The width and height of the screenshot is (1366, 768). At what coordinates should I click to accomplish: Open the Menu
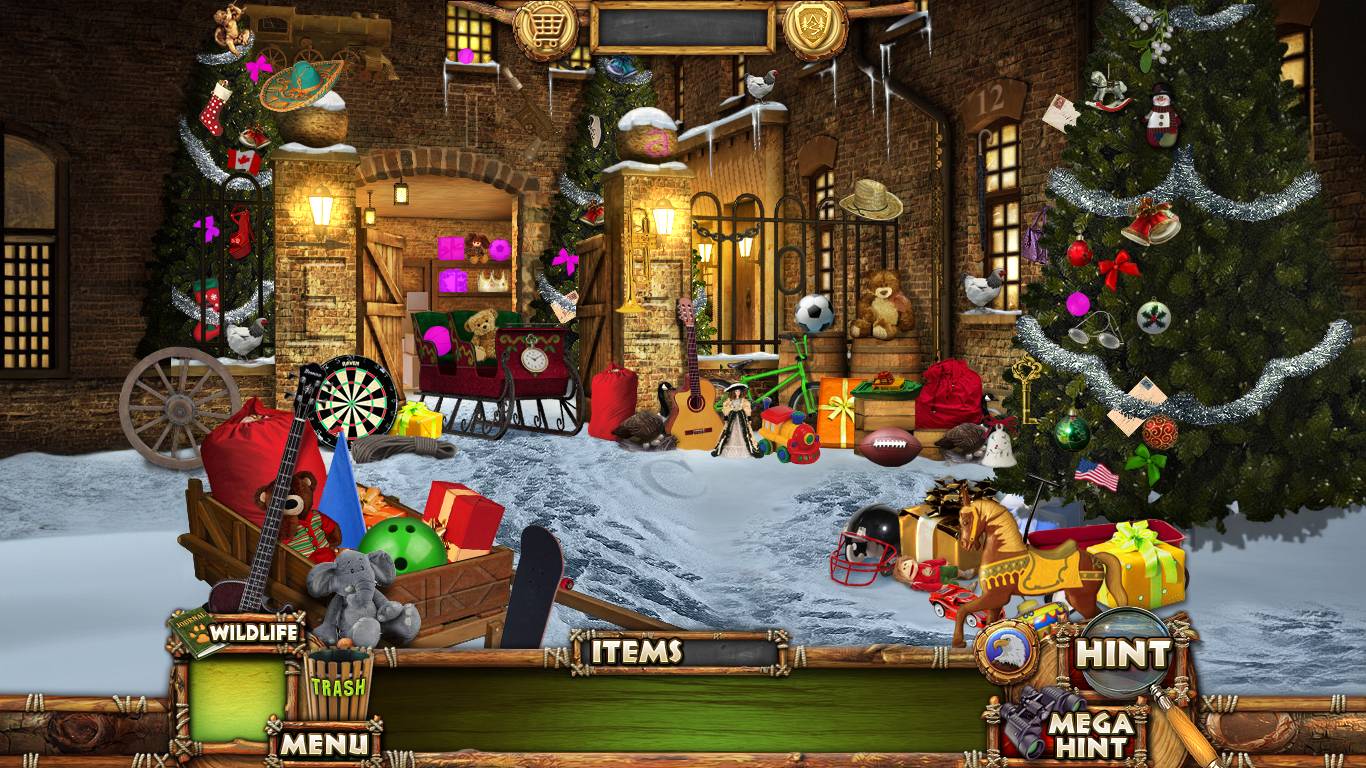(x=323, y=743)
